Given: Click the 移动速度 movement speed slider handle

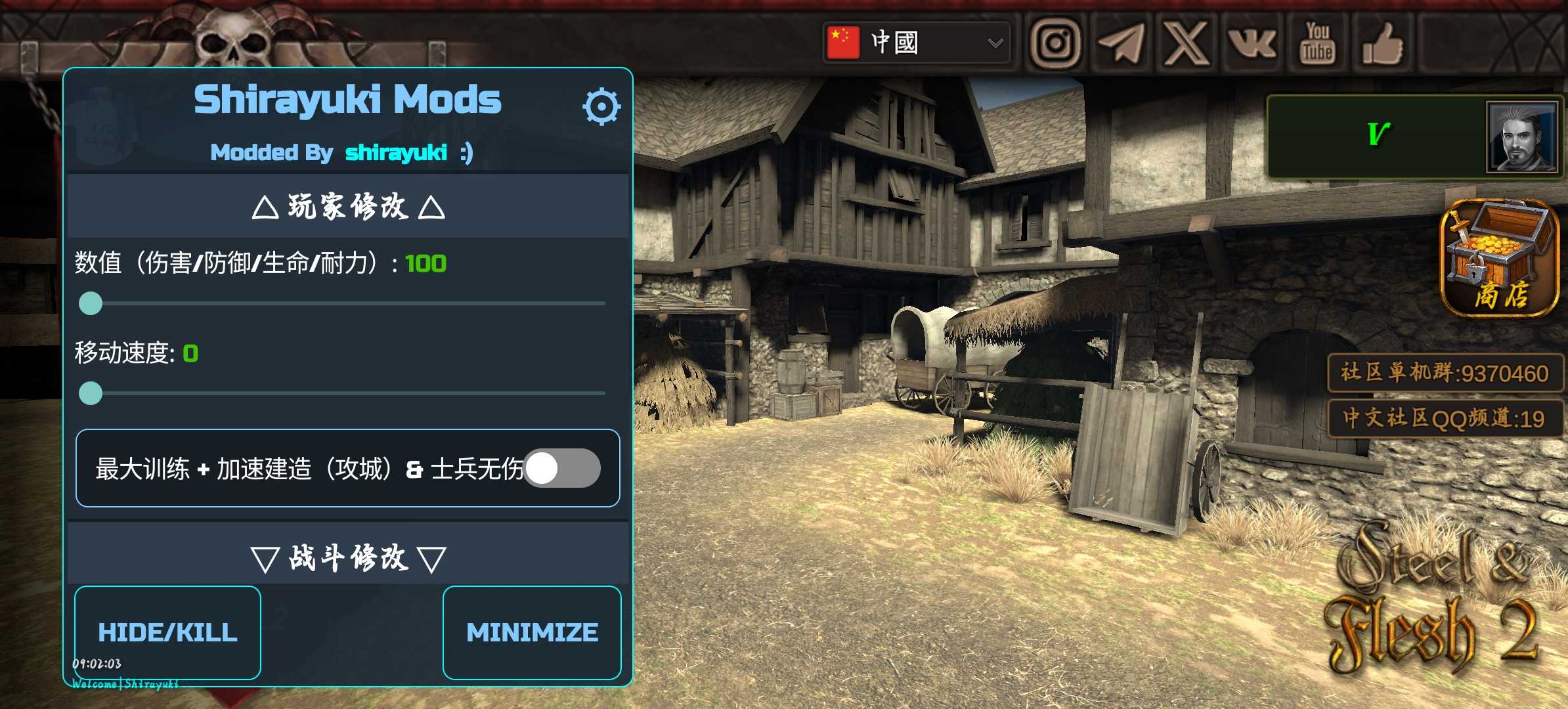Looking at the screenshot, I should click(x=91, y=393).
